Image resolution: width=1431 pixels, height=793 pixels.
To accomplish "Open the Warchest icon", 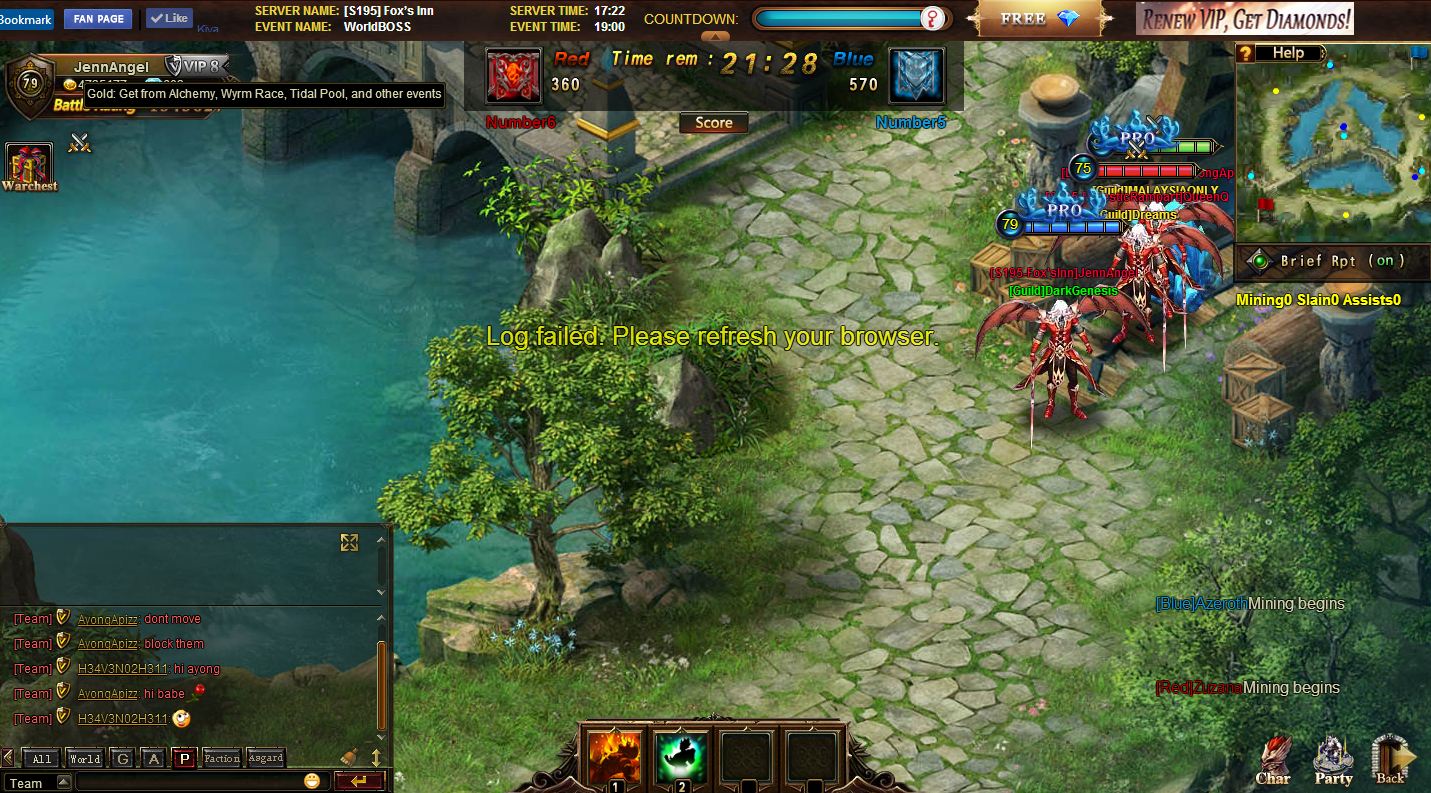I will pos(29,166).
